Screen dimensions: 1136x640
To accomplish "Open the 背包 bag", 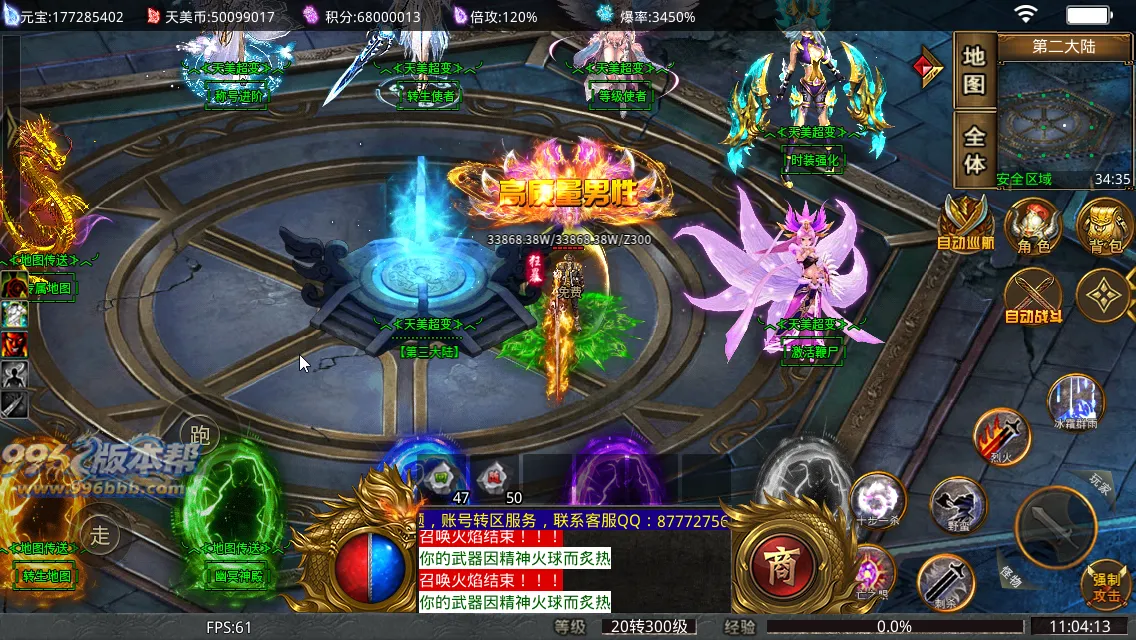I will coord(1106,225).
